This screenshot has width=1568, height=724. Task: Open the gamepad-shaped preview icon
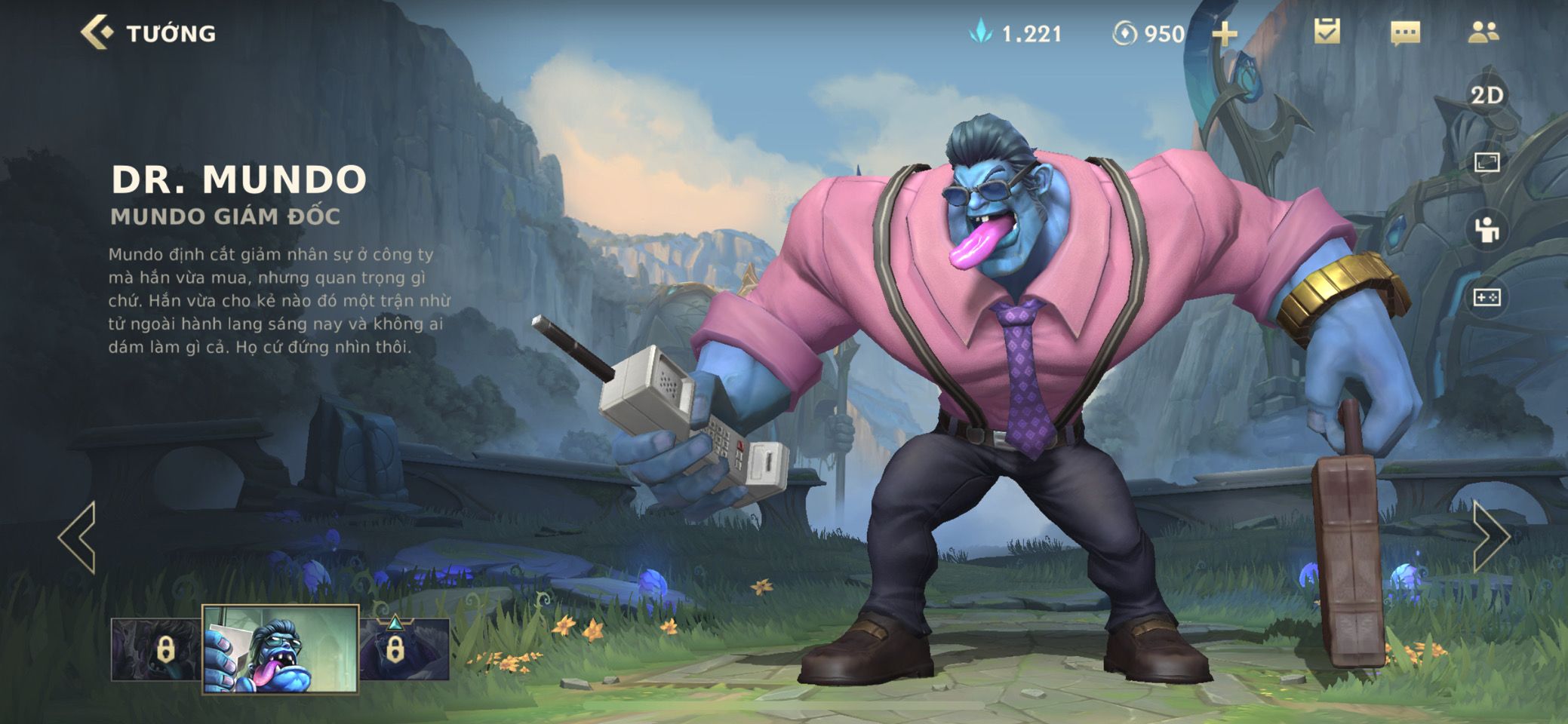tap(1487, 298)
